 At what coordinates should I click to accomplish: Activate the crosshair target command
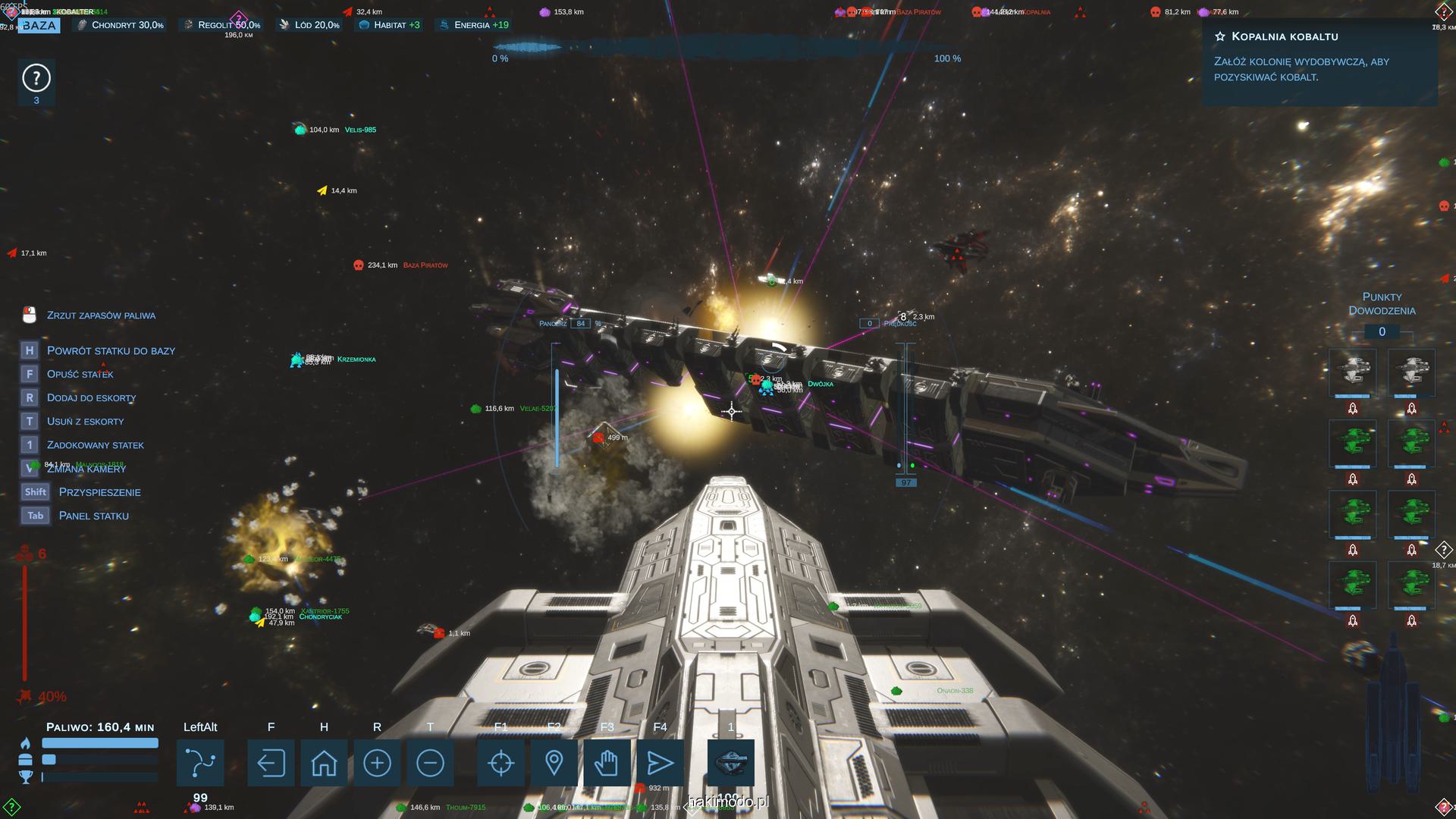pyautogui.click(x=500, y=763)
